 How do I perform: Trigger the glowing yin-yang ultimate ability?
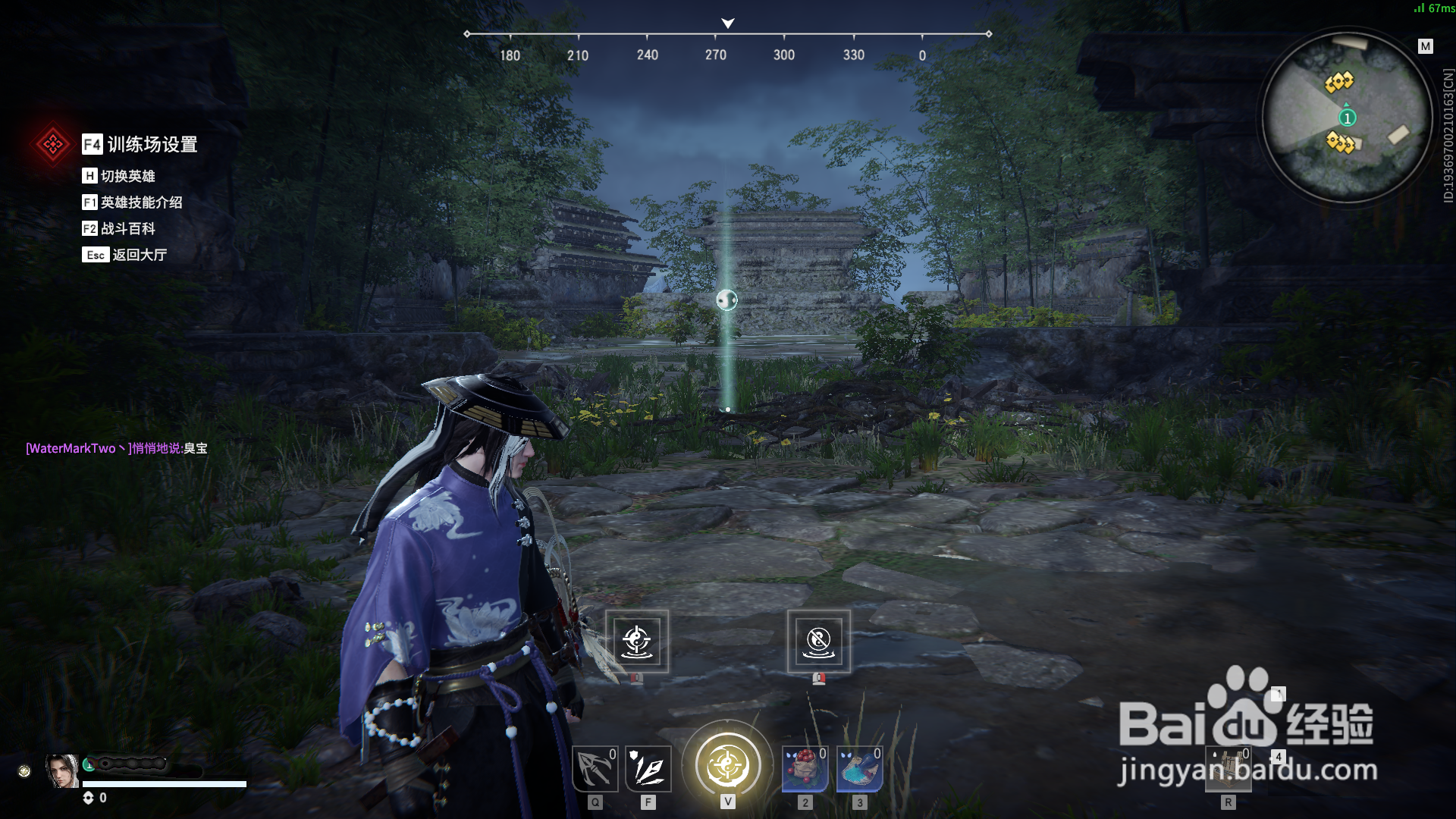coord(727,764)
